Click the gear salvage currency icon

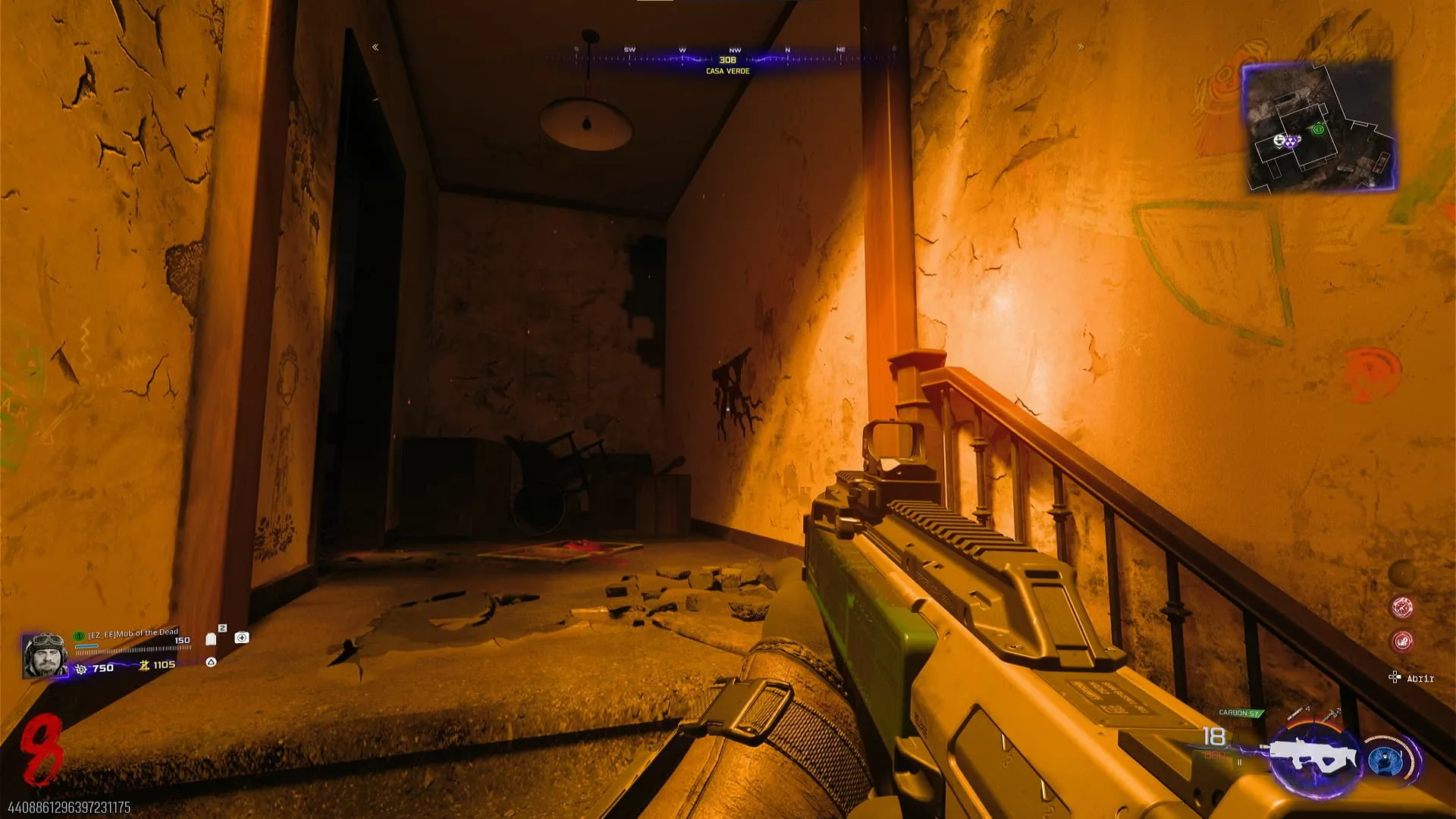[81, 669]
